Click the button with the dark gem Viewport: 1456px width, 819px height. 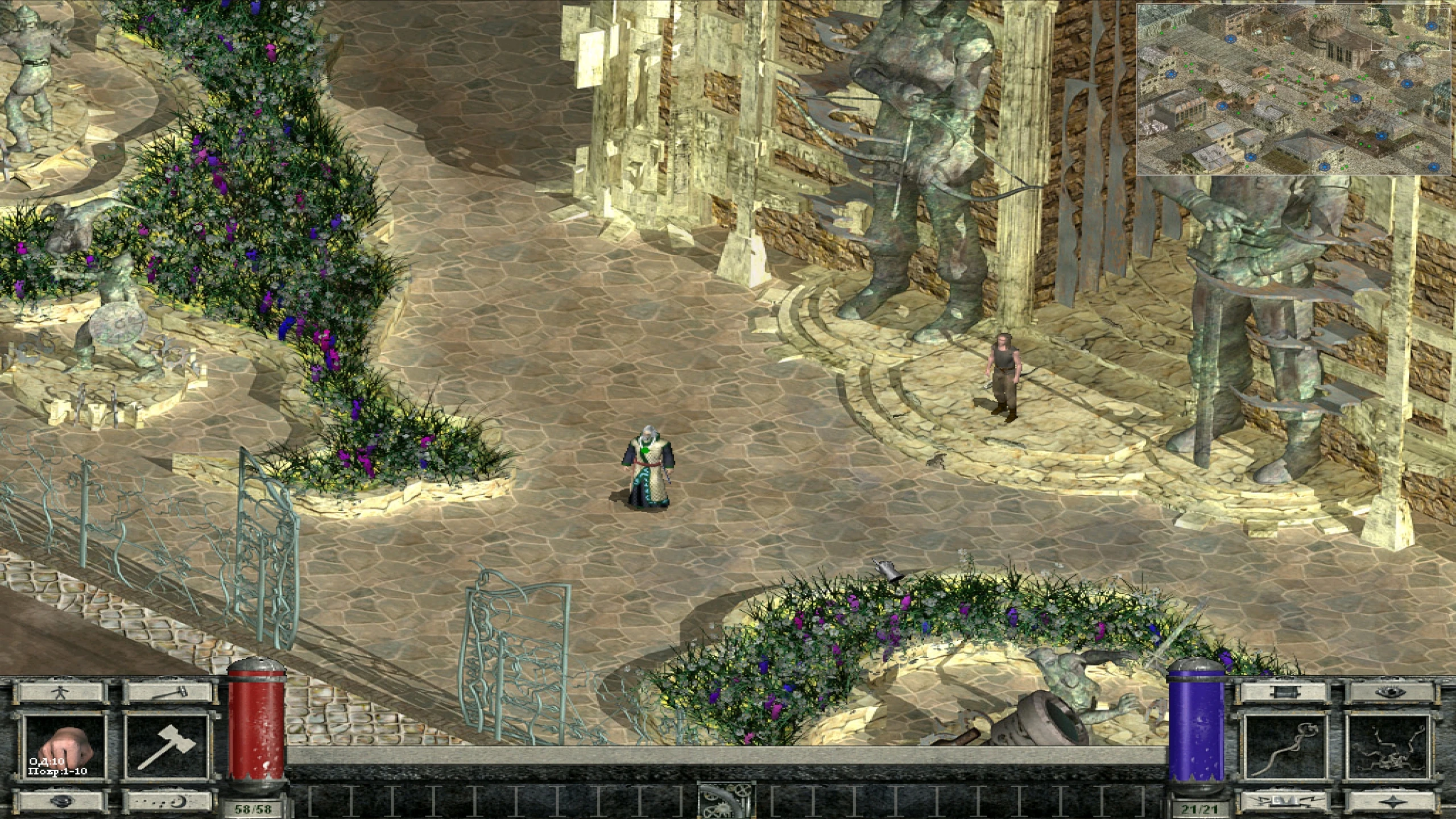pos(62,801)
